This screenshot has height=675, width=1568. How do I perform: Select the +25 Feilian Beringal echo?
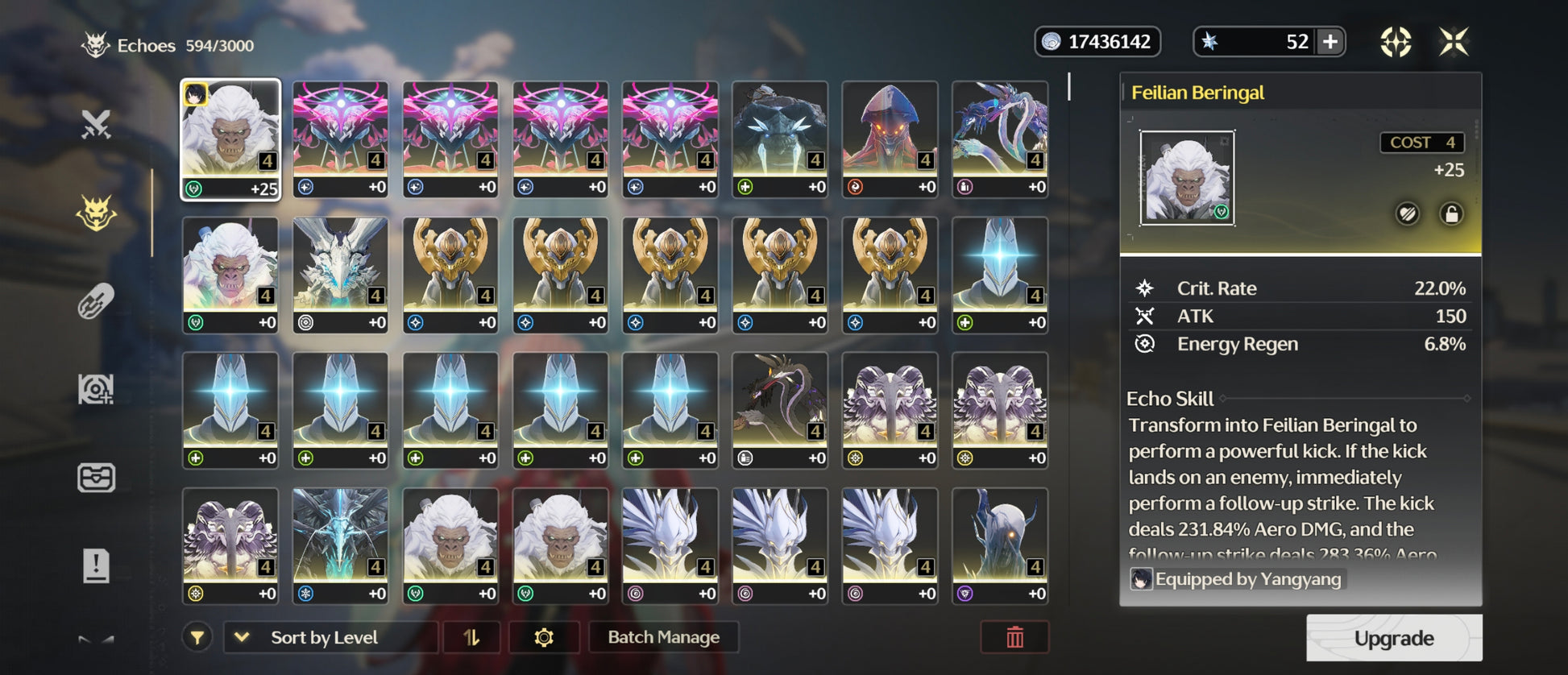(x=230, y=139)
